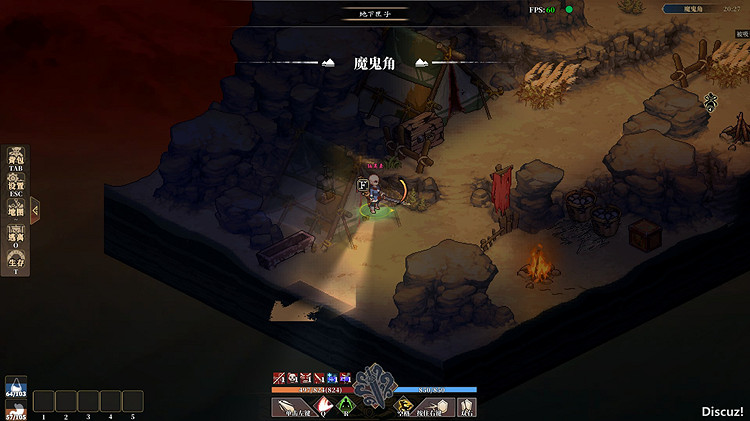The width and height of the screenshot is (750, 421).
Task: Activate the green silhouette R skill
Action: pyautogui.click(x=346, y=406)
